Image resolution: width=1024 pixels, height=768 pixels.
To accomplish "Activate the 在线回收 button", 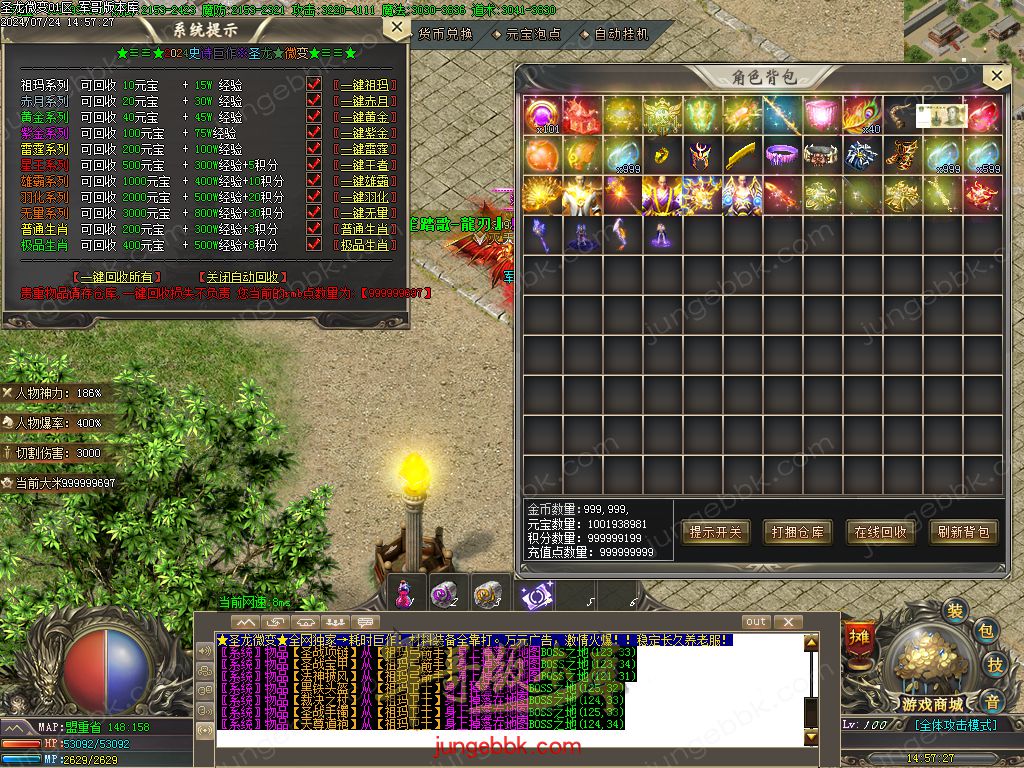I will [x=880, y=532].
